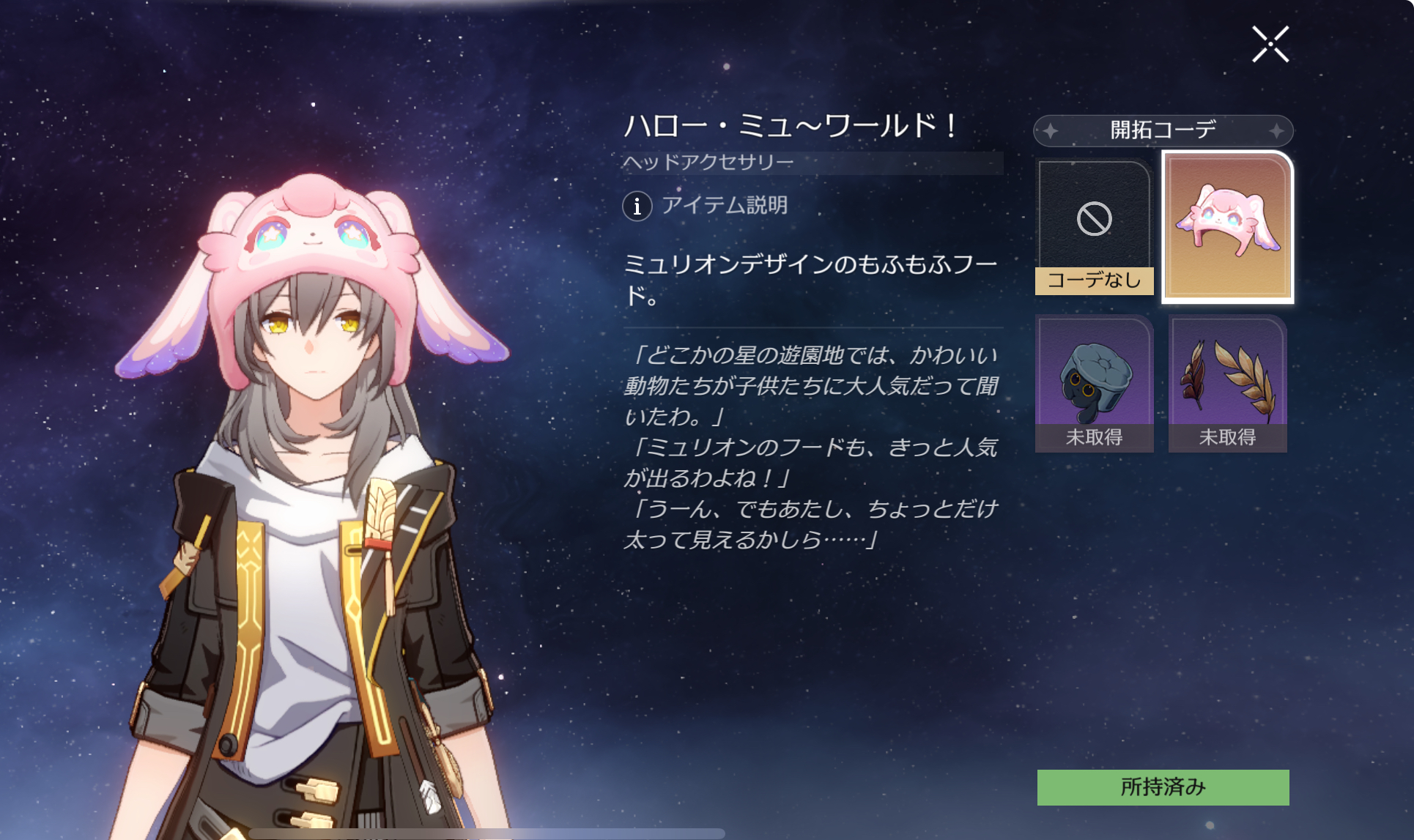Open the アイテム説明 info icon
1414x840 pixels.
coord(637,206)
